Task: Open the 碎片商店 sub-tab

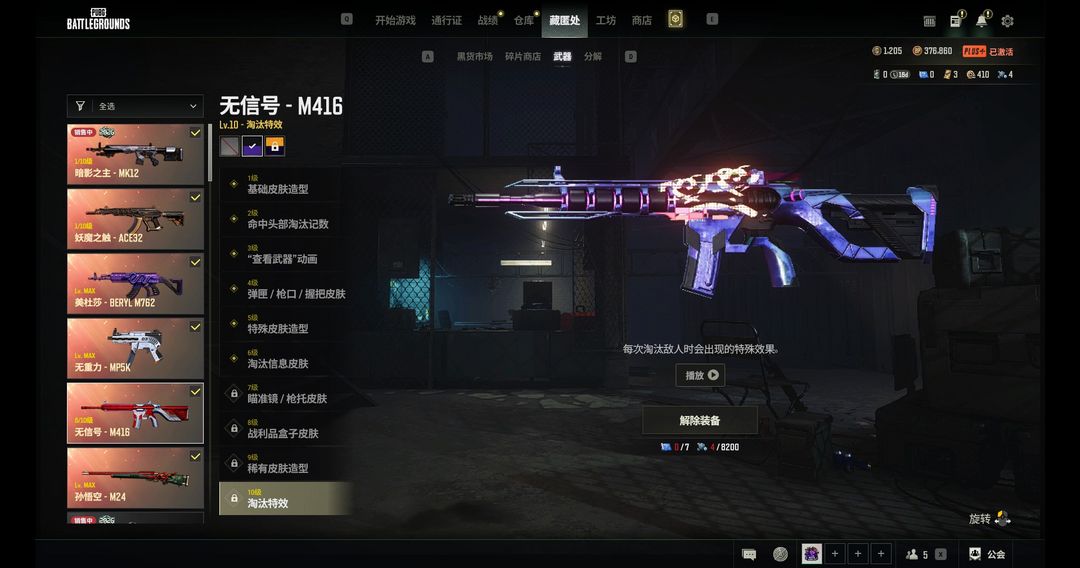Action: (x=522, y=57)
